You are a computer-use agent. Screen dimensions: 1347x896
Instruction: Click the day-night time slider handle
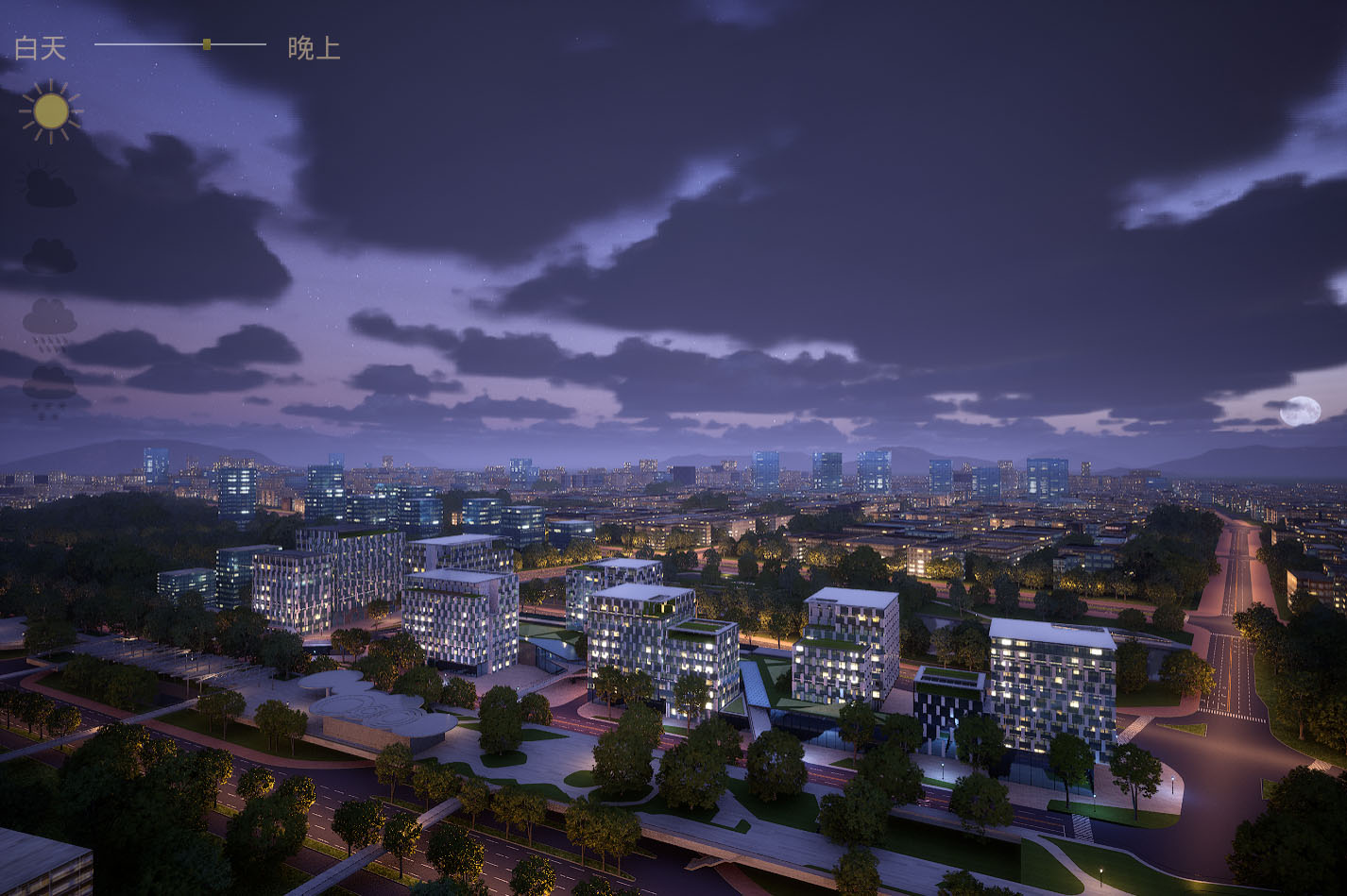[x=207, y=44]
